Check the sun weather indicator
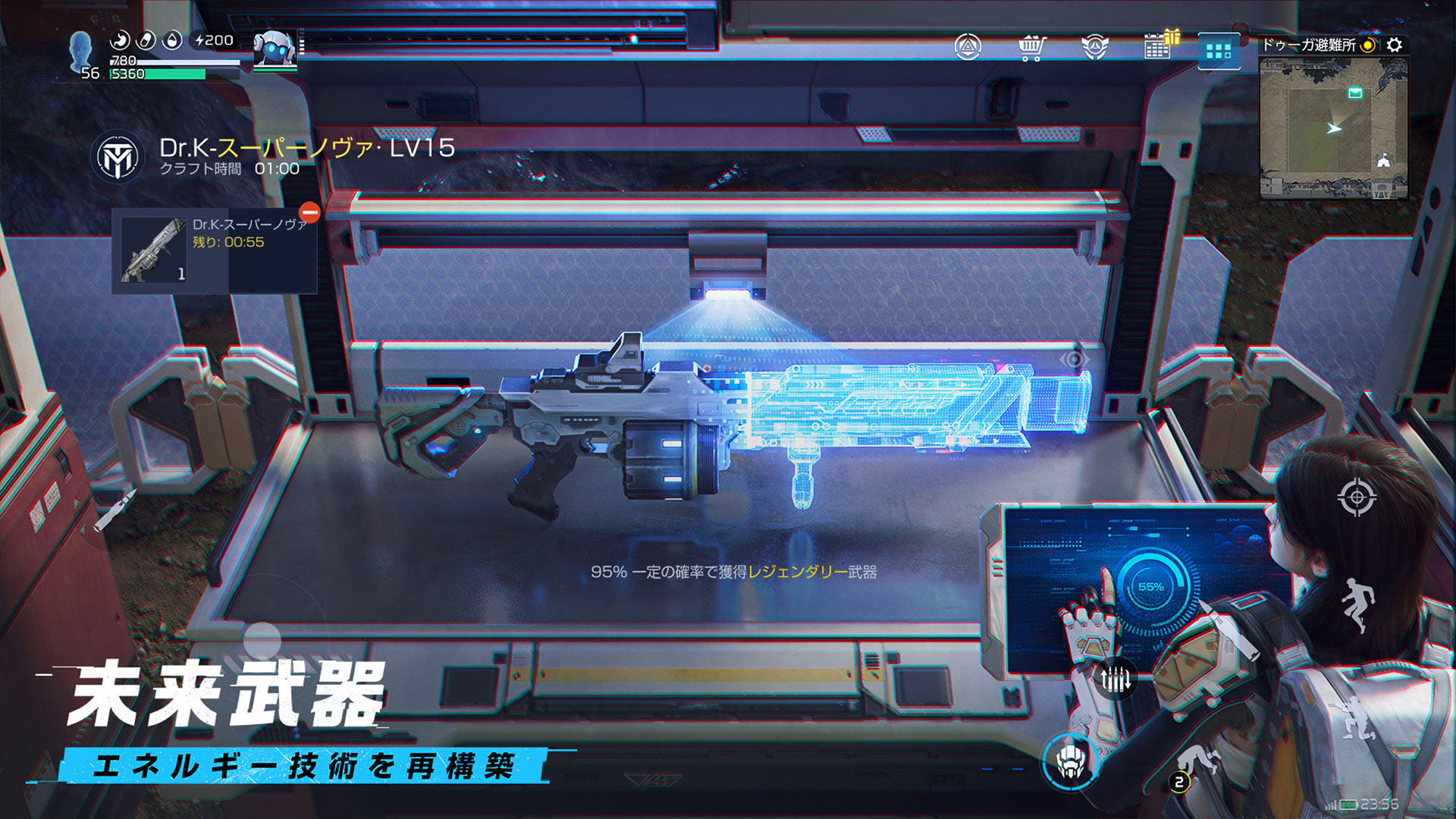This screenshot has height=819, width=1456. point(1369,45)
